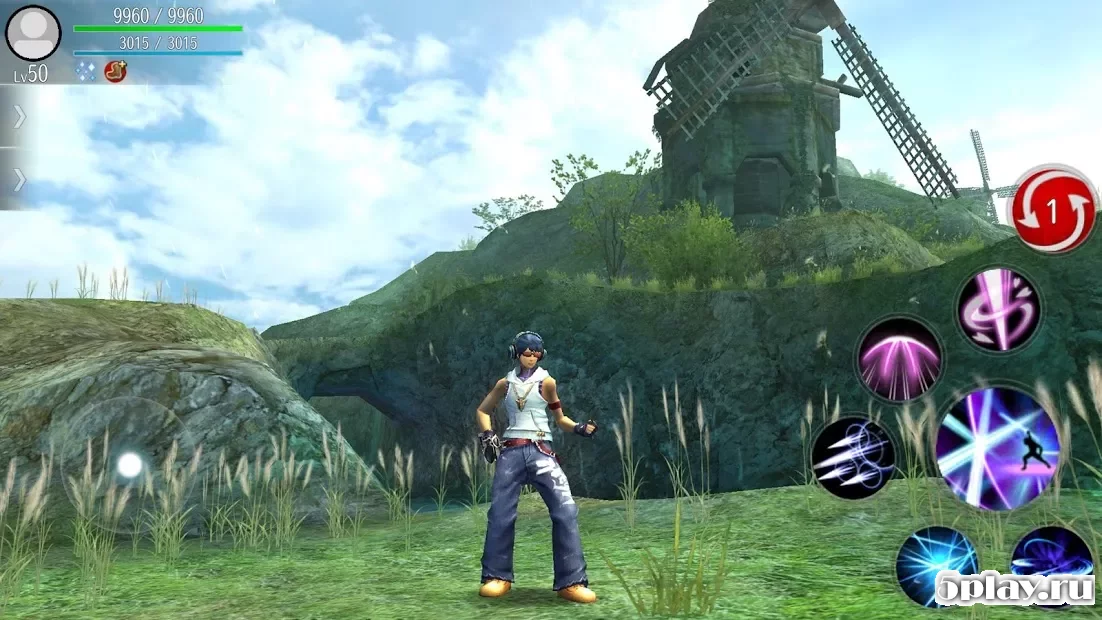The image size is (1102, 620).
Task: Trigger the white multi-slash dash skill
Action: (x=852, y=458)
